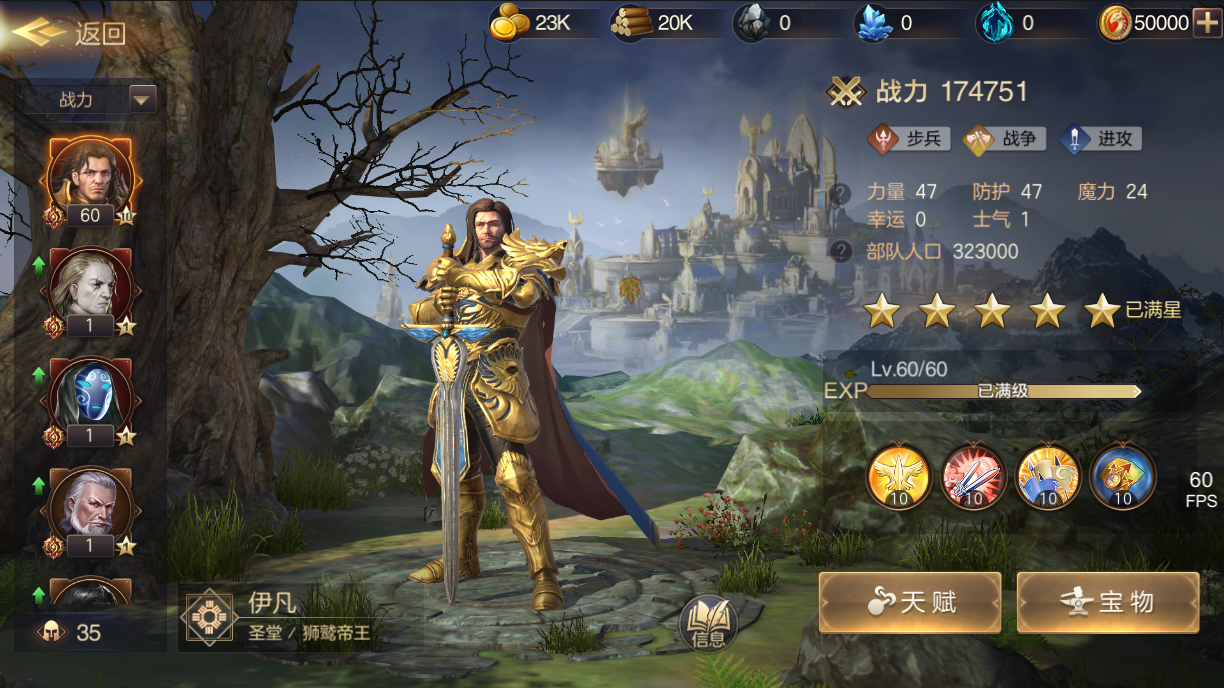The width and height of the screenshot is (1224, 688).
Task: View the golden winged skill icon
Action: (x=899, y=476)
